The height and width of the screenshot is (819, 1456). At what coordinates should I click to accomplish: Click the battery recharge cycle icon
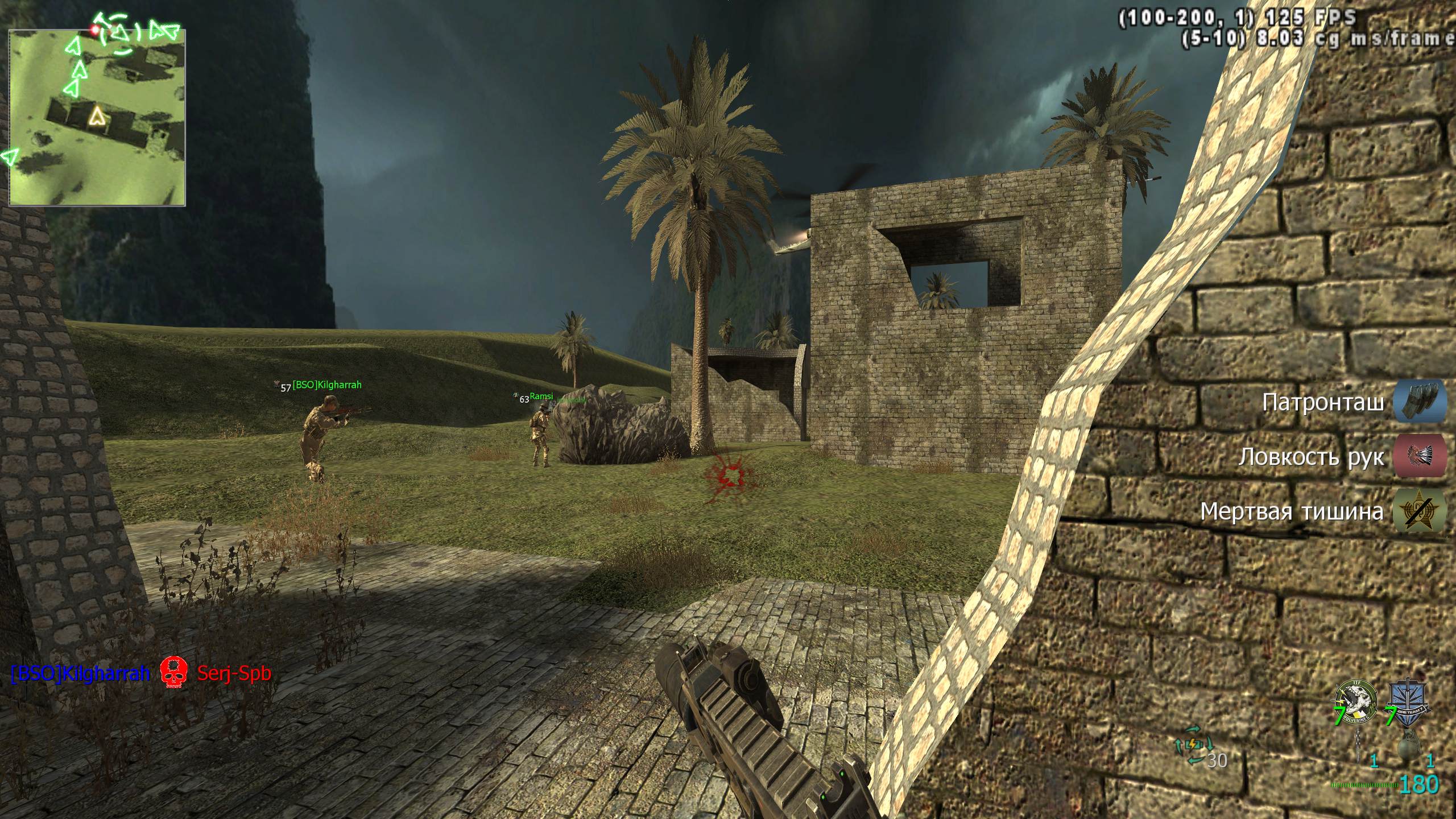1194,743
